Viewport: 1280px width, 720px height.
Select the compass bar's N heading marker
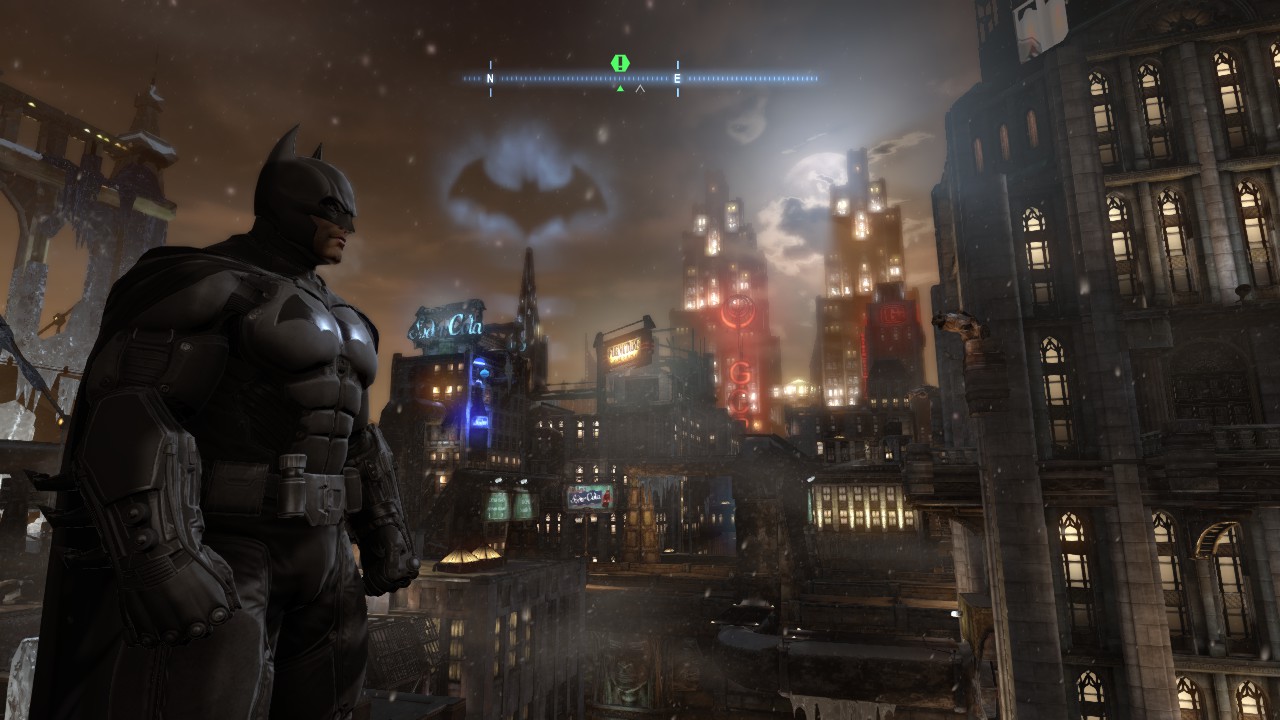(x=490, y=78)
